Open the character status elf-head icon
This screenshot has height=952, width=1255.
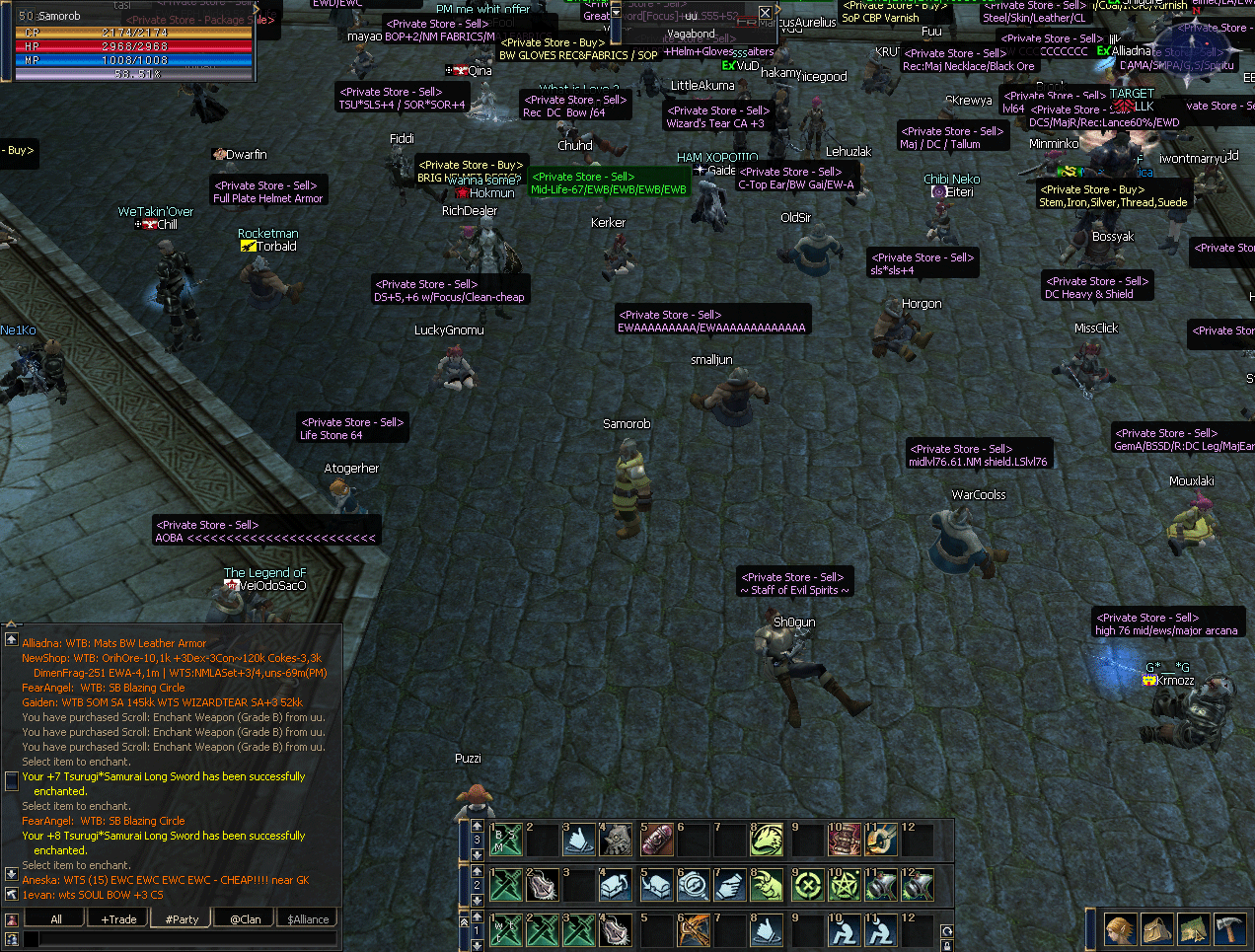pos(1120,929)
